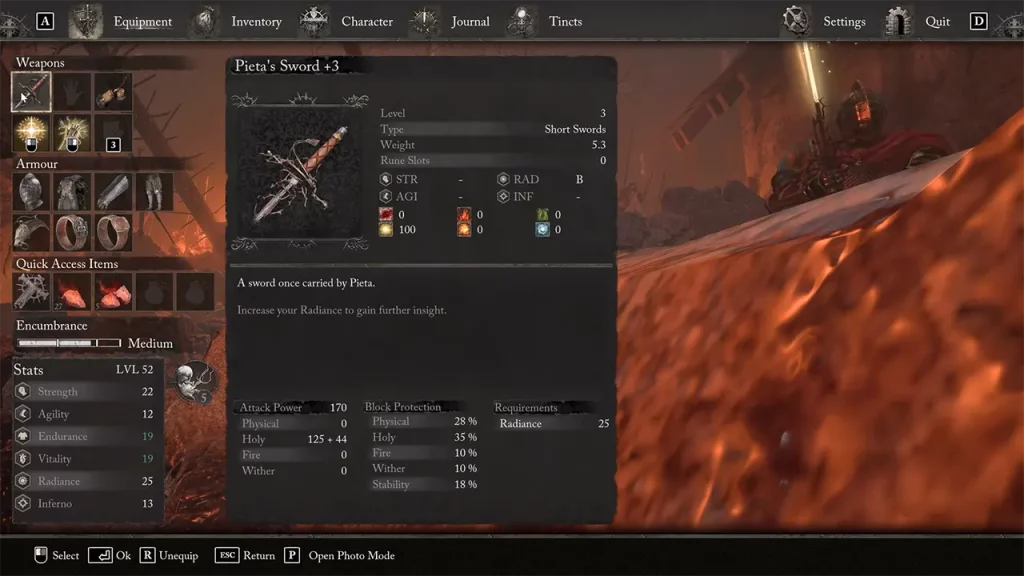The height and width of the screenshot is (576, 1024).
Task: Choose Quit in the top bar
Action: coord(937,22)
